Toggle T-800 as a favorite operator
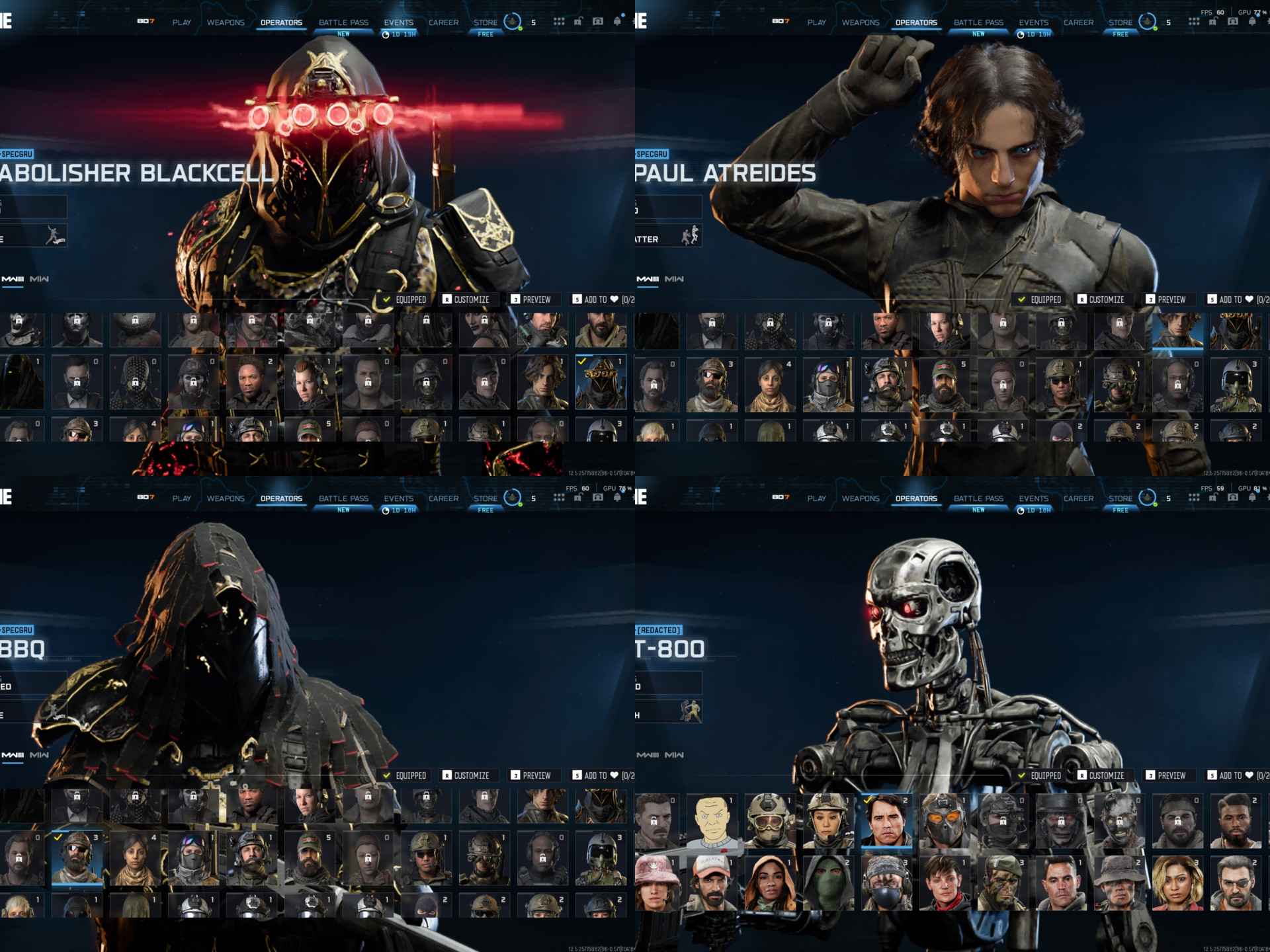Screen dimensions: 1270x952 [1248, 775]
